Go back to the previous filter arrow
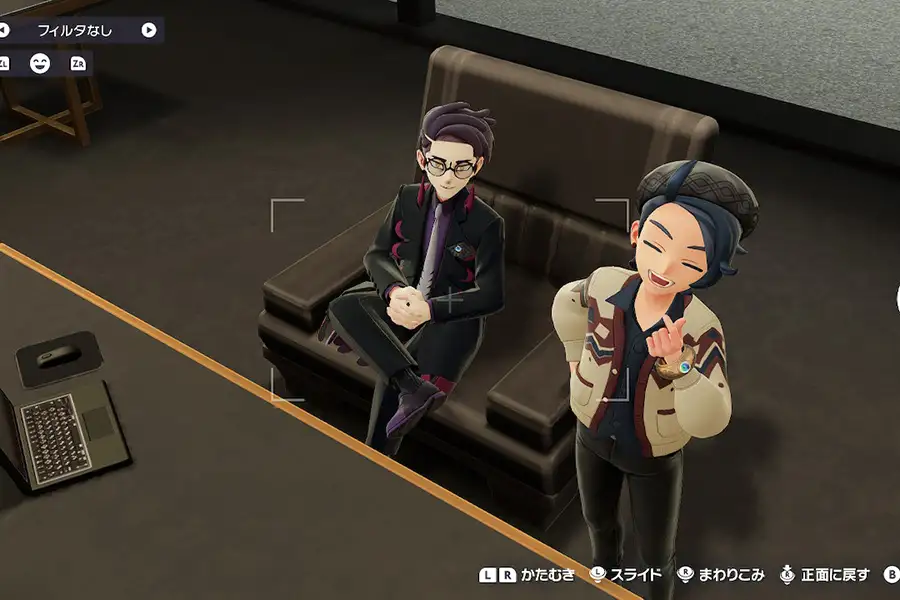Image resolution: width=900 pixels, height=600 pixels. (4, 30)
